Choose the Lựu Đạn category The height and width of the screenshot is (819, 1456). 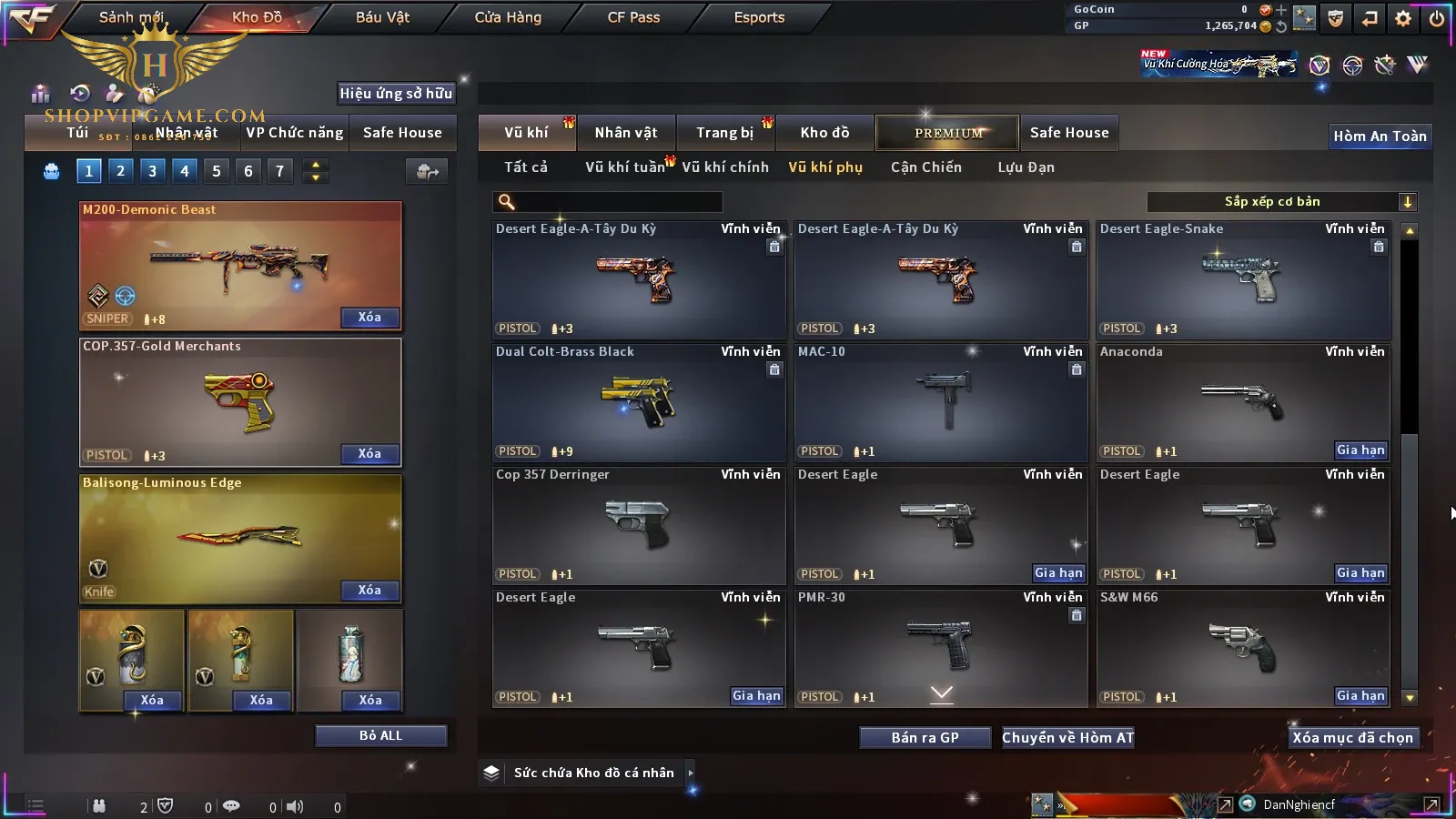click(x=1026, y=167)
